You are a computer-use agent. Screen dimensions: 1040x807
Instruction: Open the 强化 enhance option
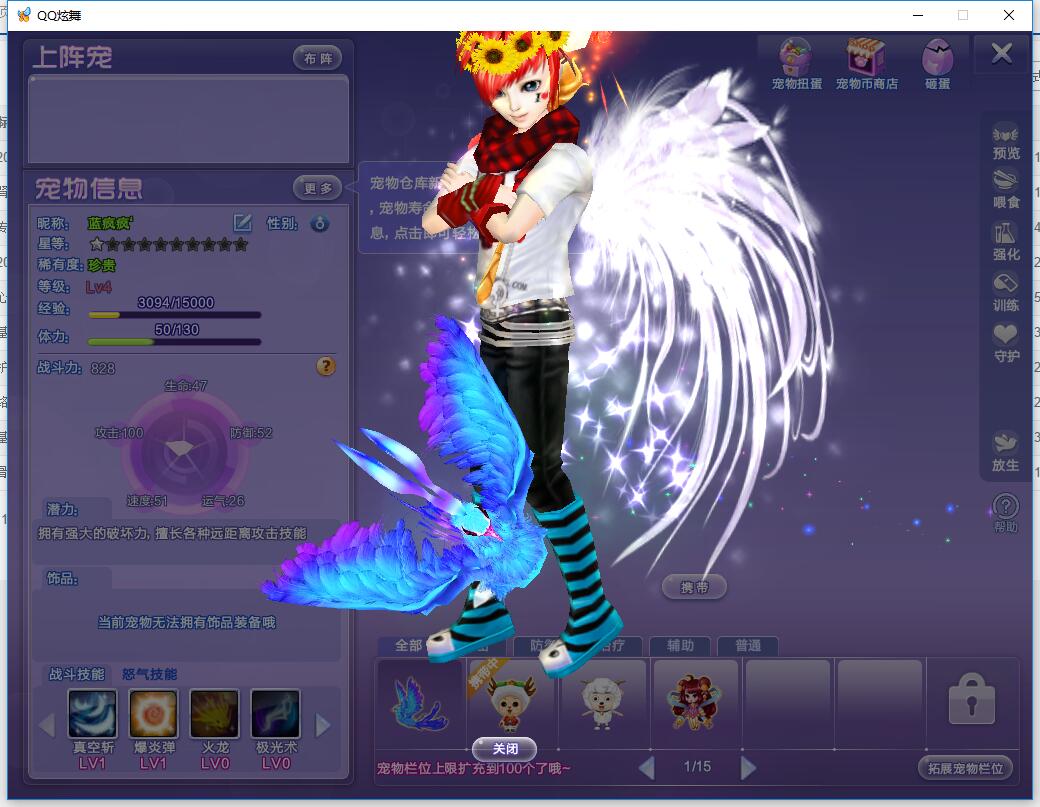click(x=1005, y=241)
